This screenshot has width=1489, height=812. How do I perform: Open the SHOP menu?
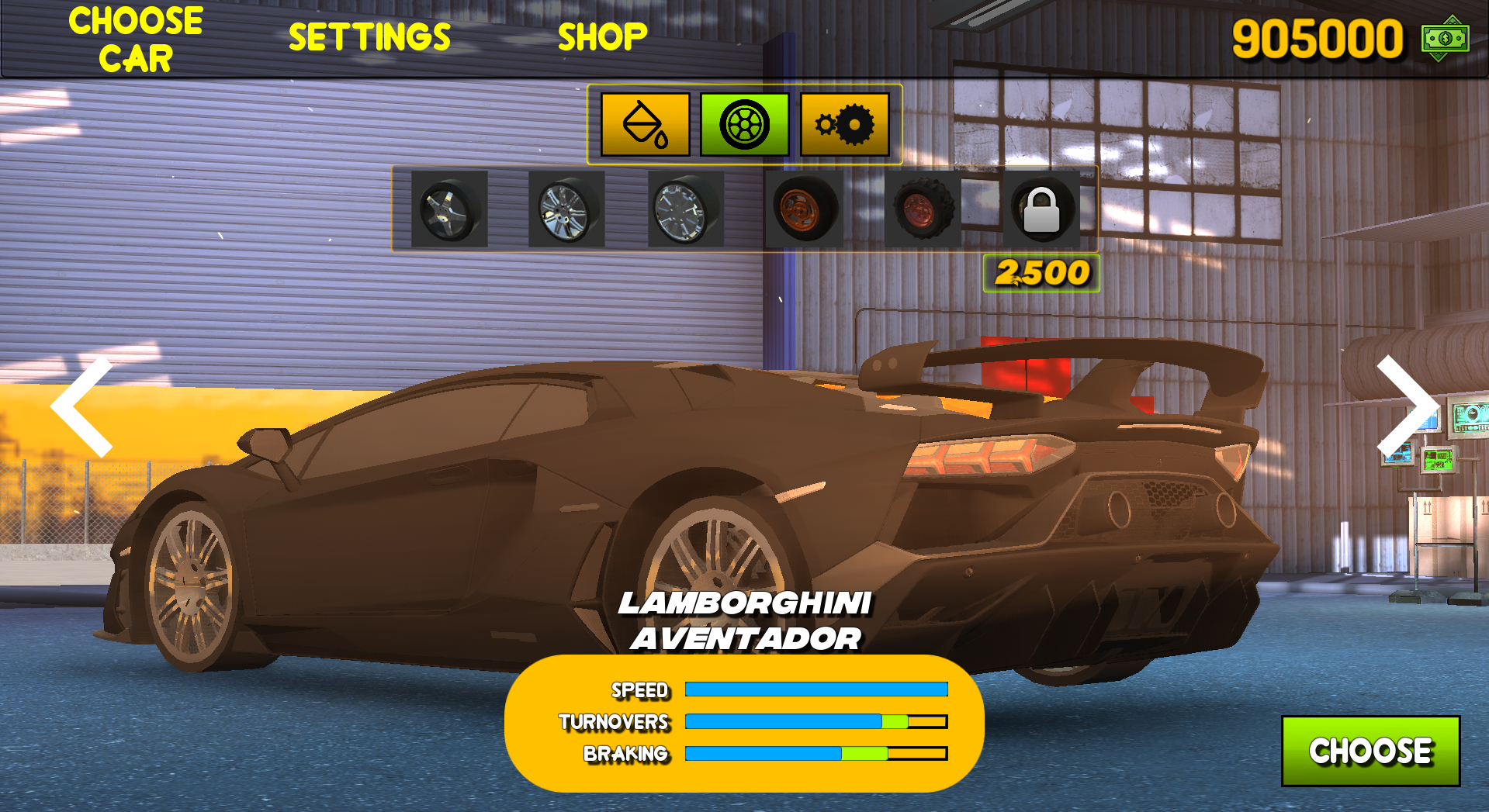pyautogui.click(x=601, y=35)
